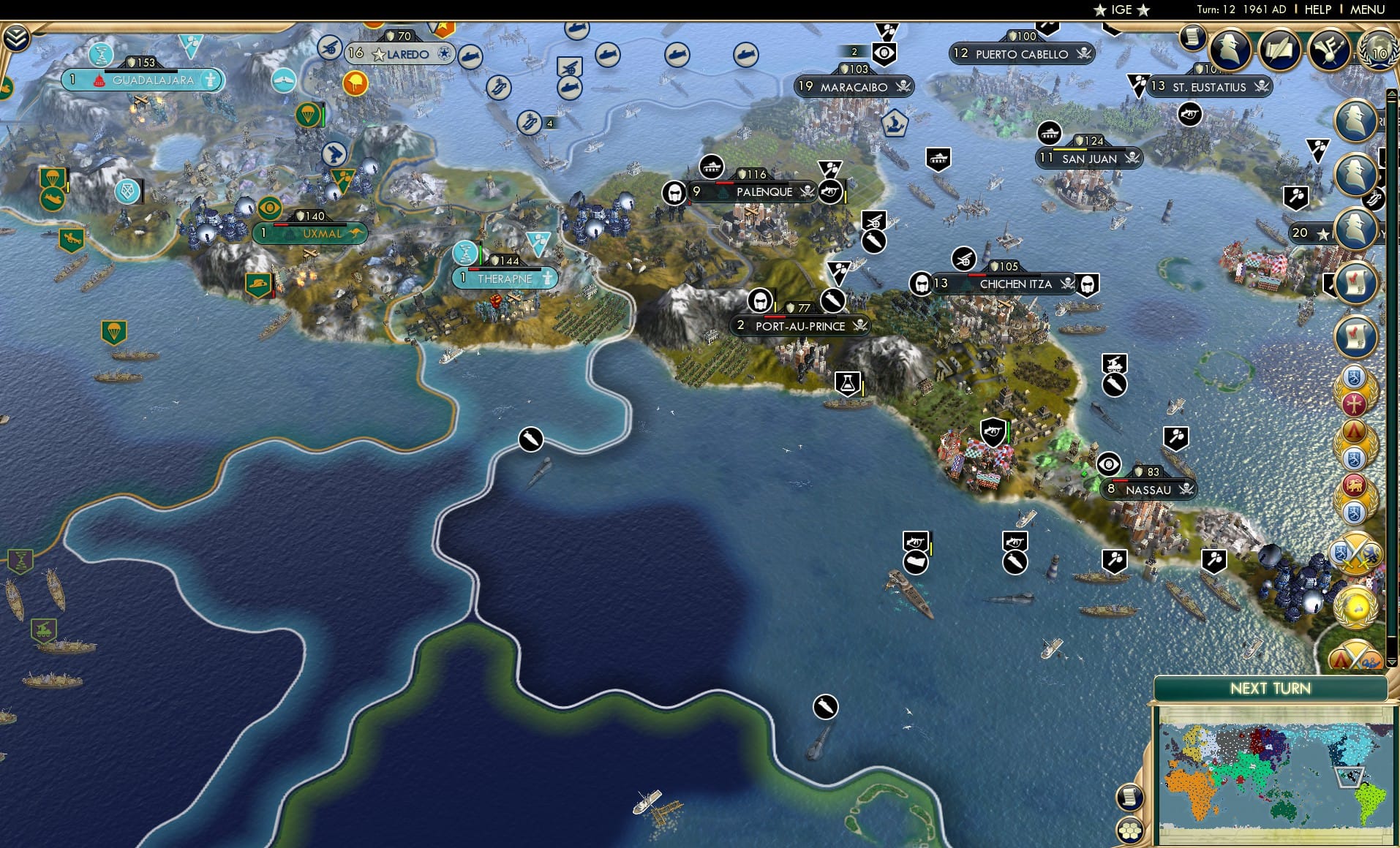Select the Nassau city banner
The height and width of the screenshot is (848, 1400).
click(x=1147, y=490)
